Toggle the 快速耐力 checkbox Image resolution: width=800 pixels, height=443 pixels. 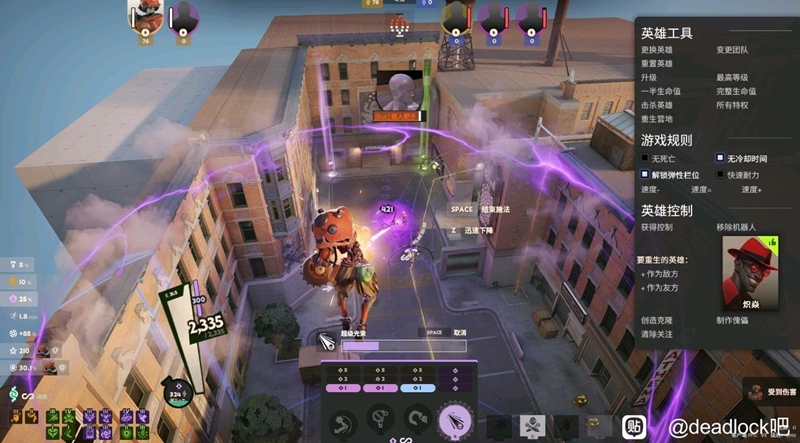coord(720,175)
